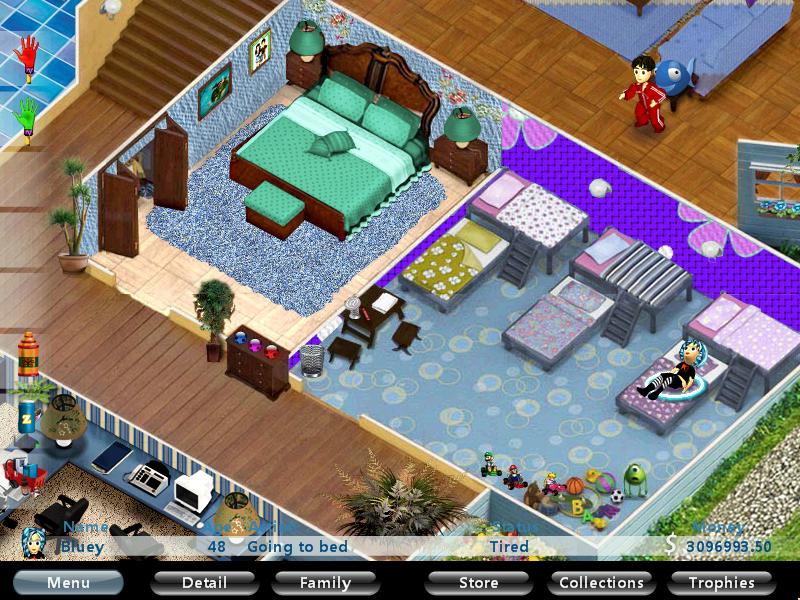Select the green praise glove
The width and height of the screenshot is (800, 600).
pos(27,115)
